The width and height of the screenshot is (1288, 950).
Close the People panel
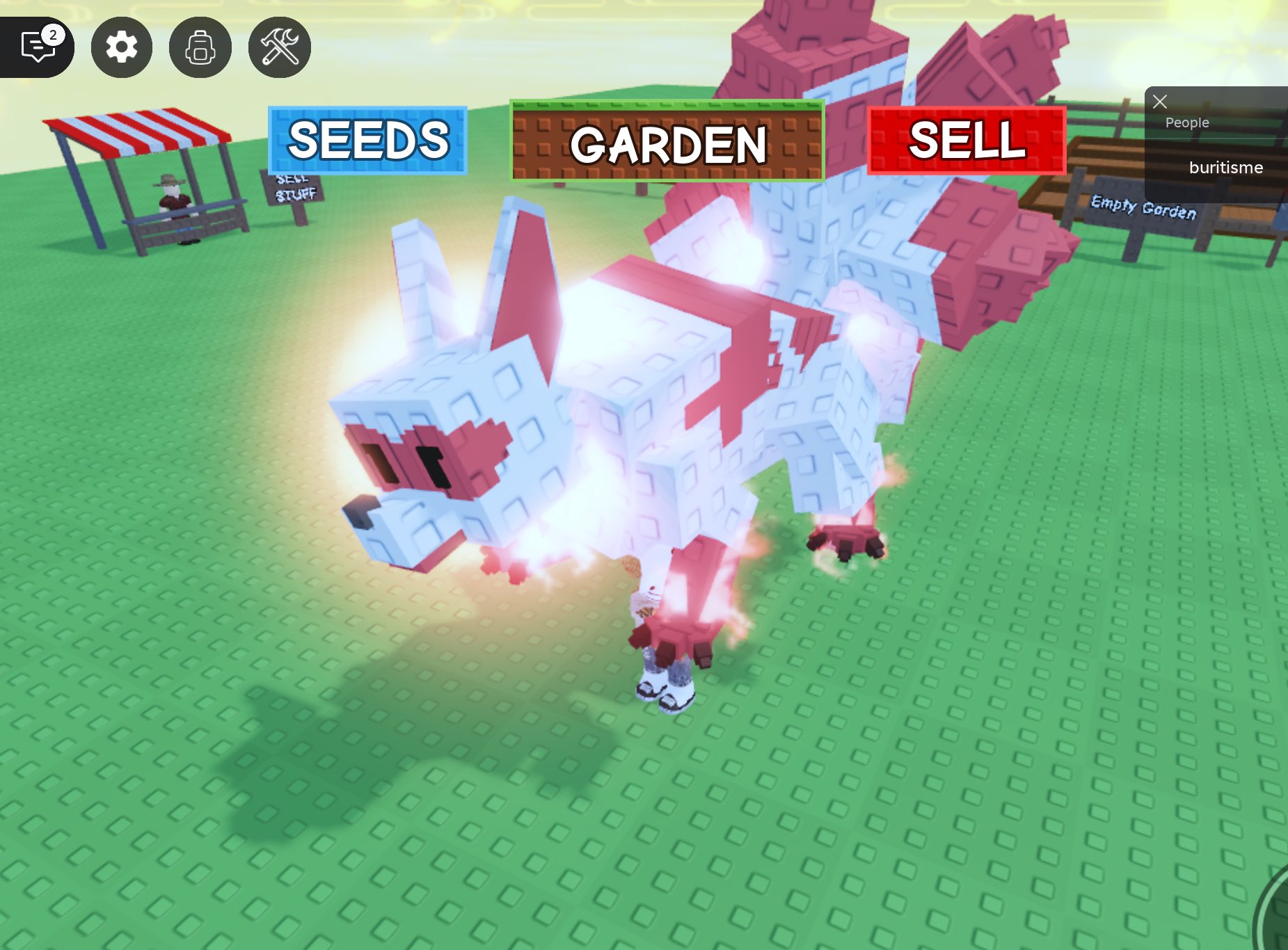(1160, 102)
